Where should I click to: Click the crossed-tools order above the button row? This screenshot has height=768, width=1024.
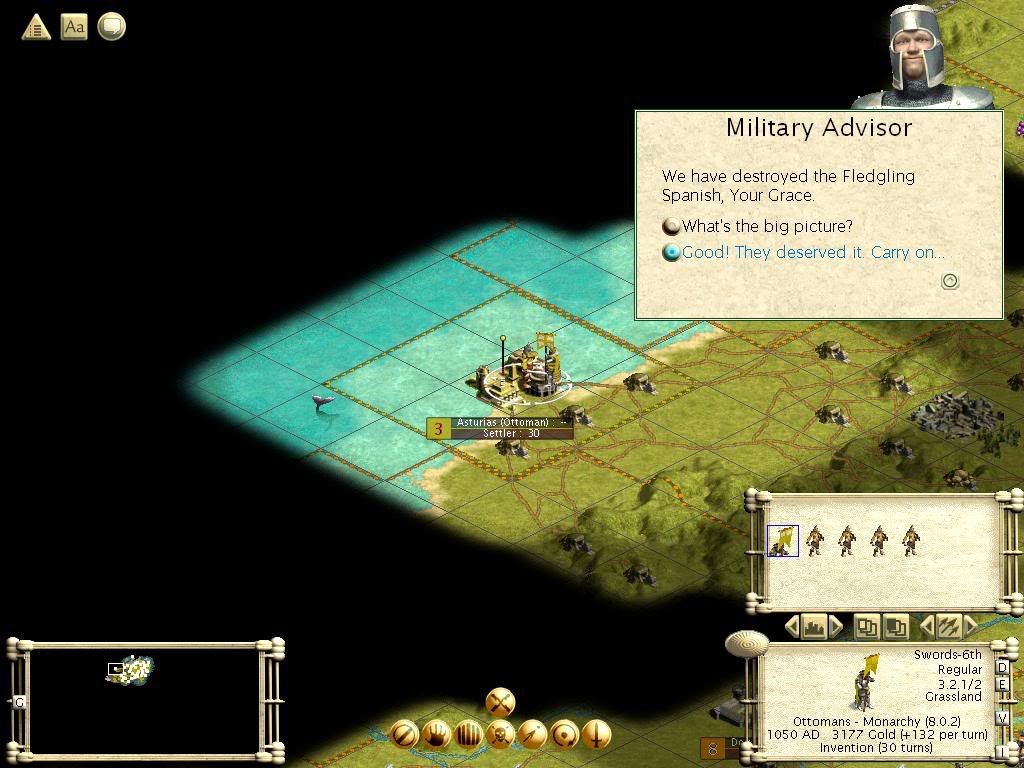point(500,701)
